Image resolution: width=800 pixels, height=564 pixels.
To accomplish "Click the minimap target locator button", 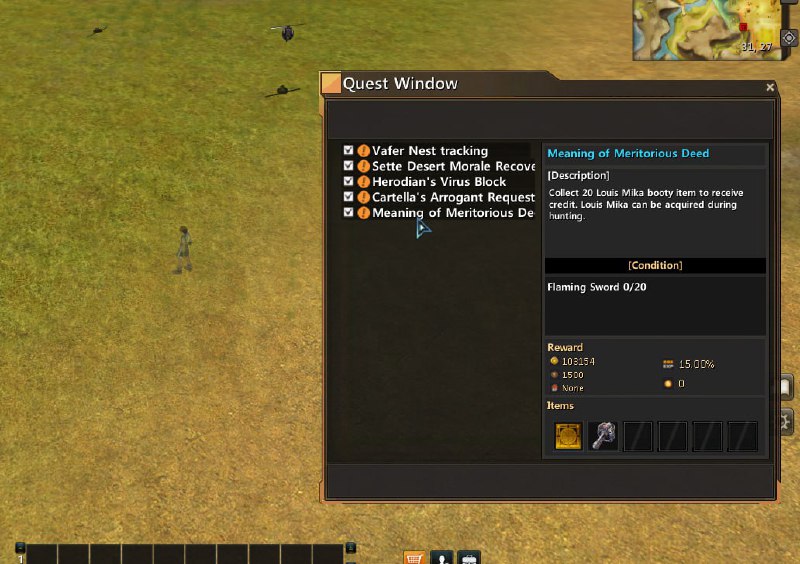I will pos(788,38).
